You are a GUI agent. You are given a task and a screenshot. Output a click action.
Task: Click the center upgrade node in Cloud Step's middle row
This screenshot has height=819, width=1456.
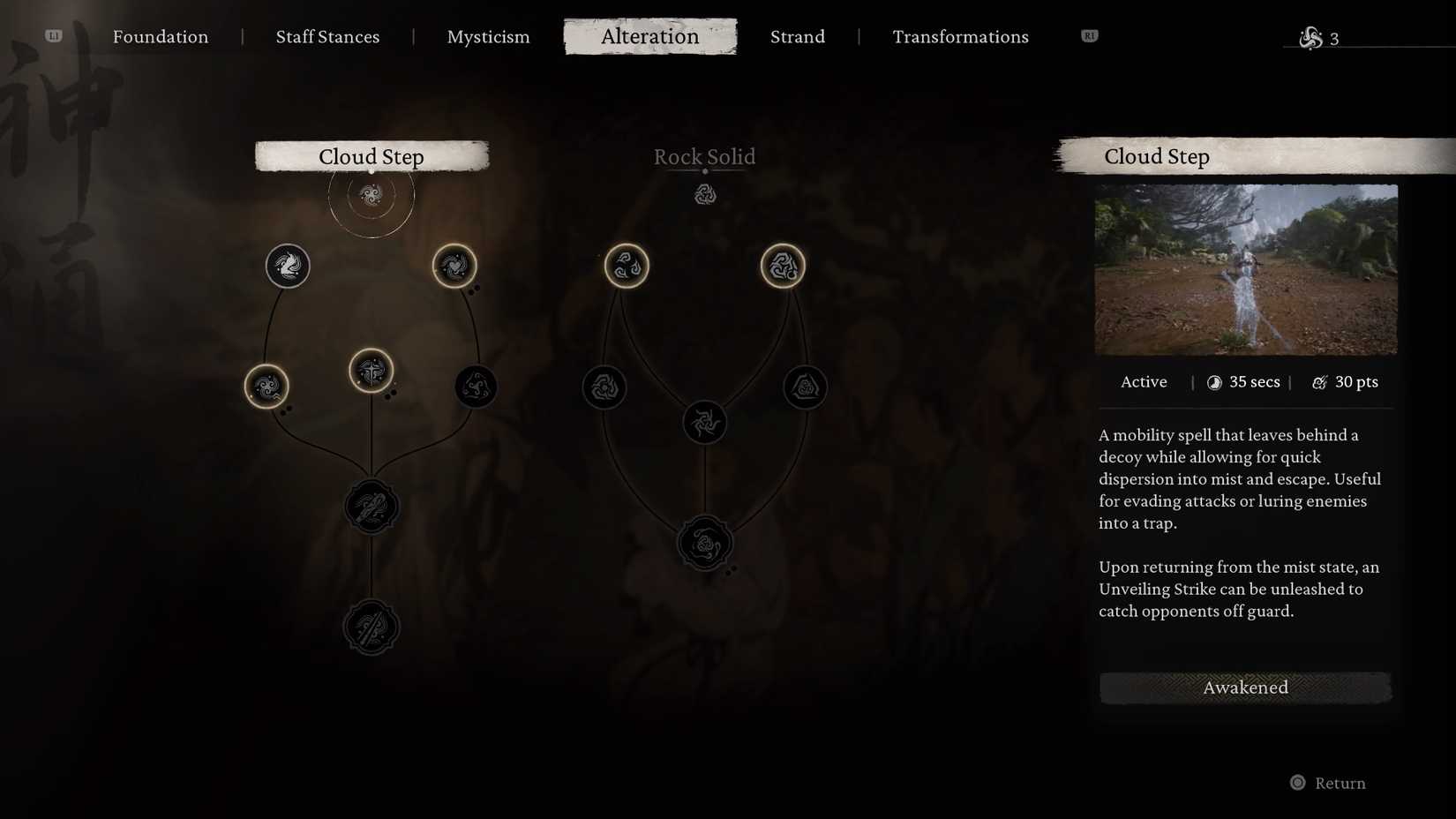371,372
